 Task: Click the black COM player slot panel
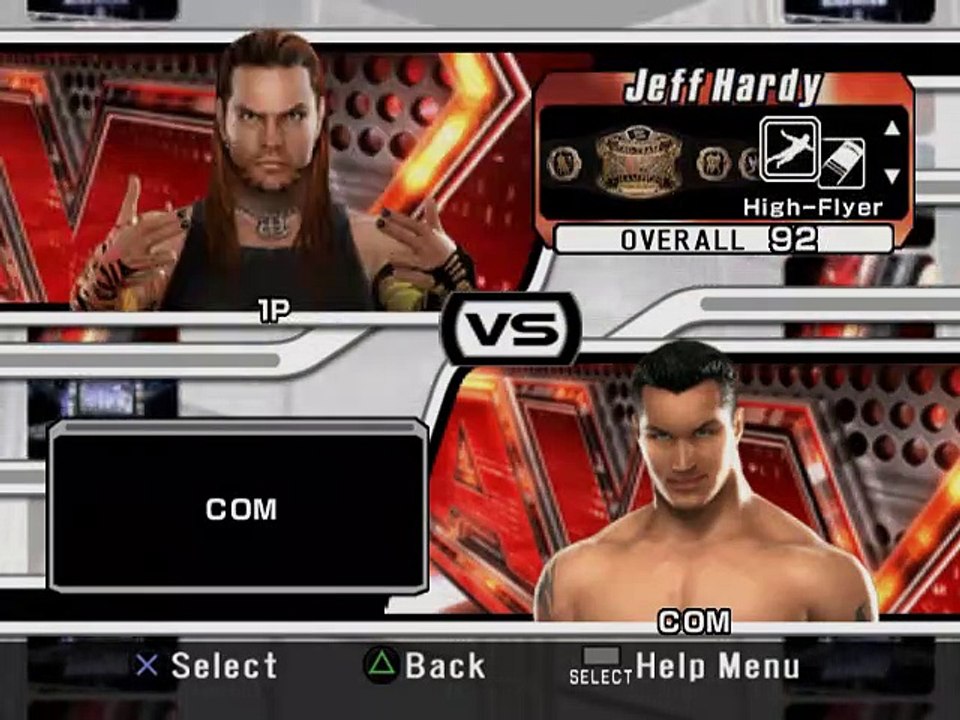(x=240, y=507)
